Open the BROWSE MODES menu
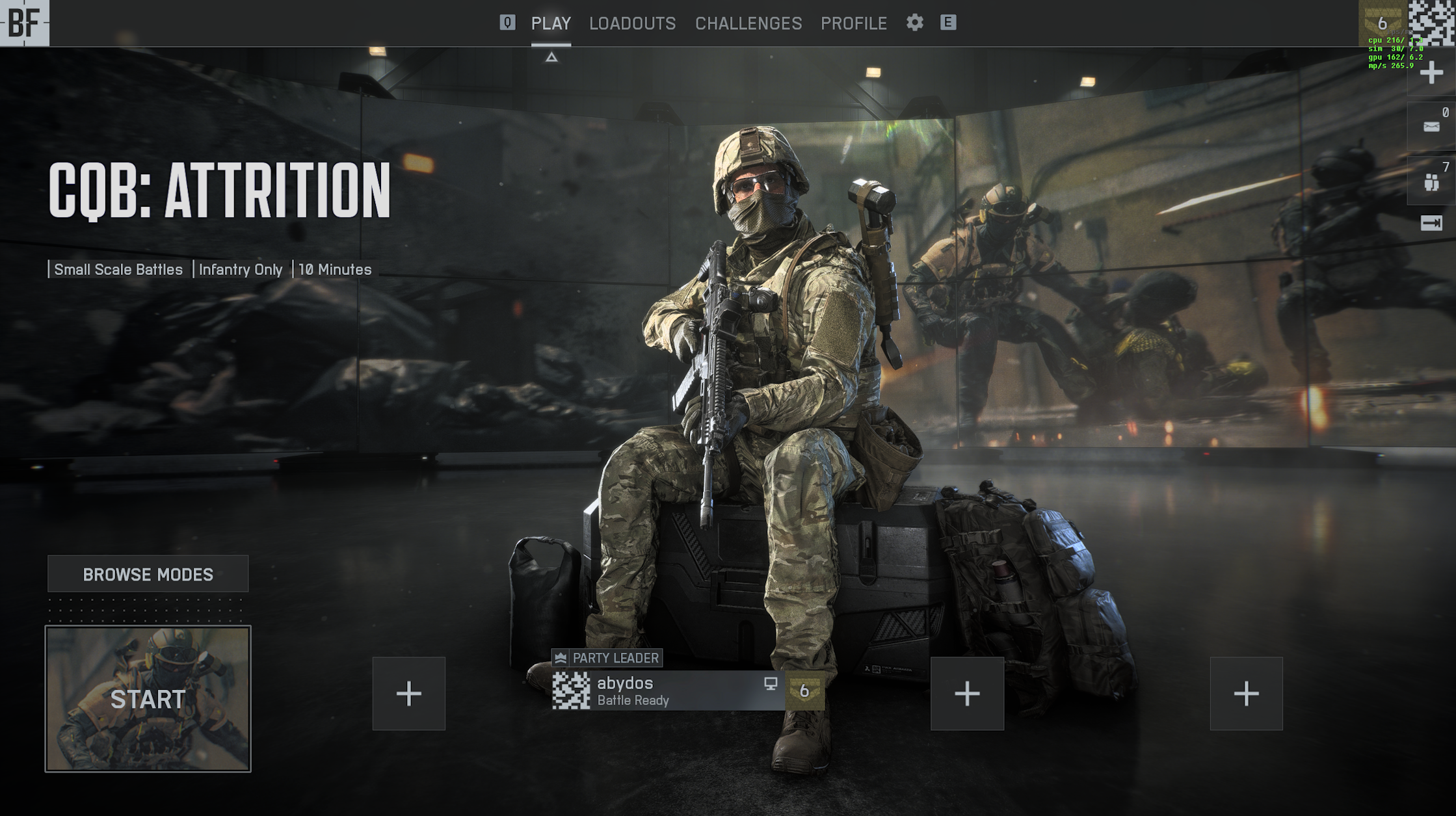The height and width of the screenshot is (816, 1456). pyautogui.click(x=148, y=574)
